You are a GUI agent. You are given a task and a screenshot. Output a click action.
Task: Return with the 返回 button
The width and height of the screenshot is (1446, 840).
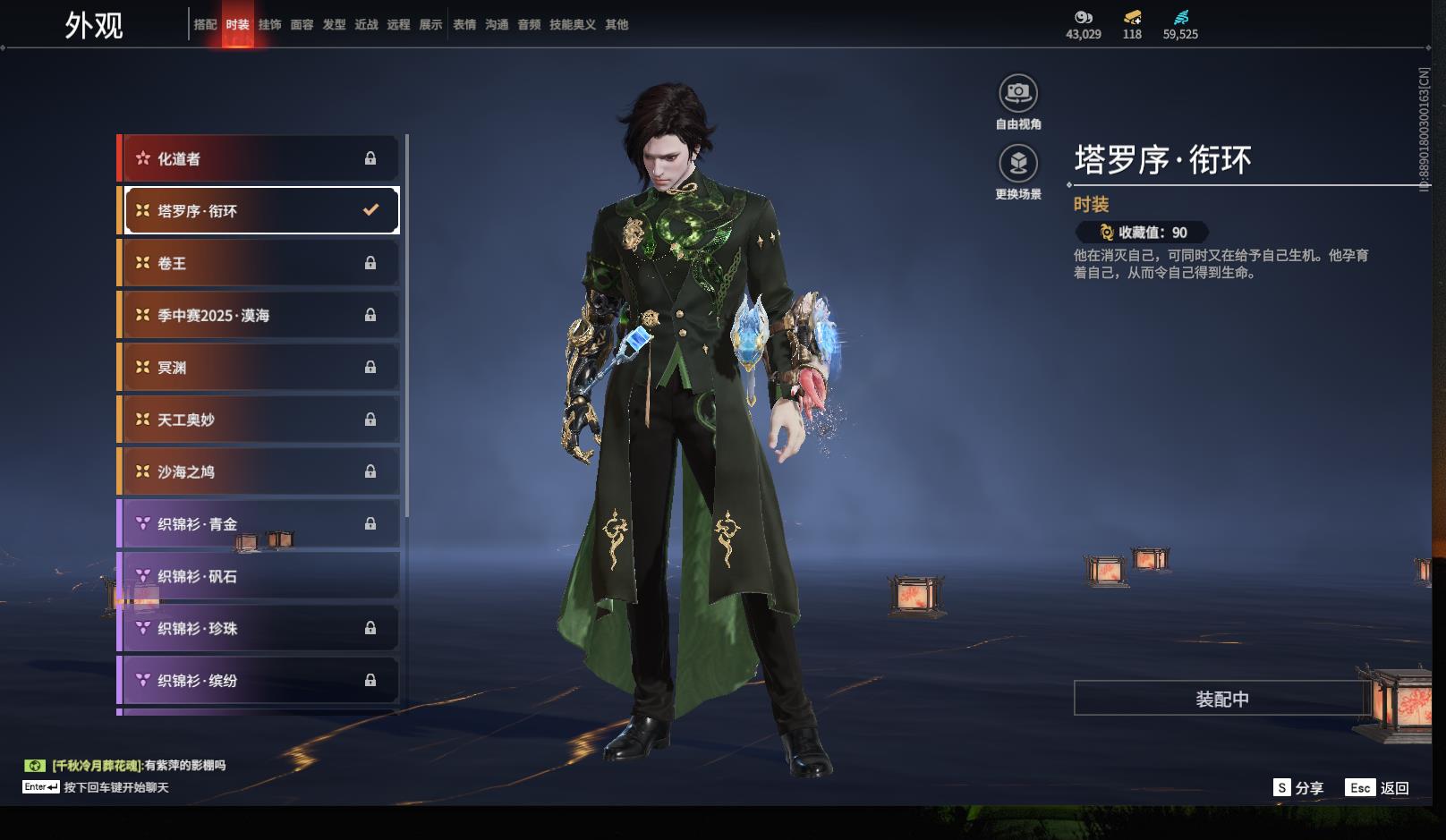tap(1378, 788)
